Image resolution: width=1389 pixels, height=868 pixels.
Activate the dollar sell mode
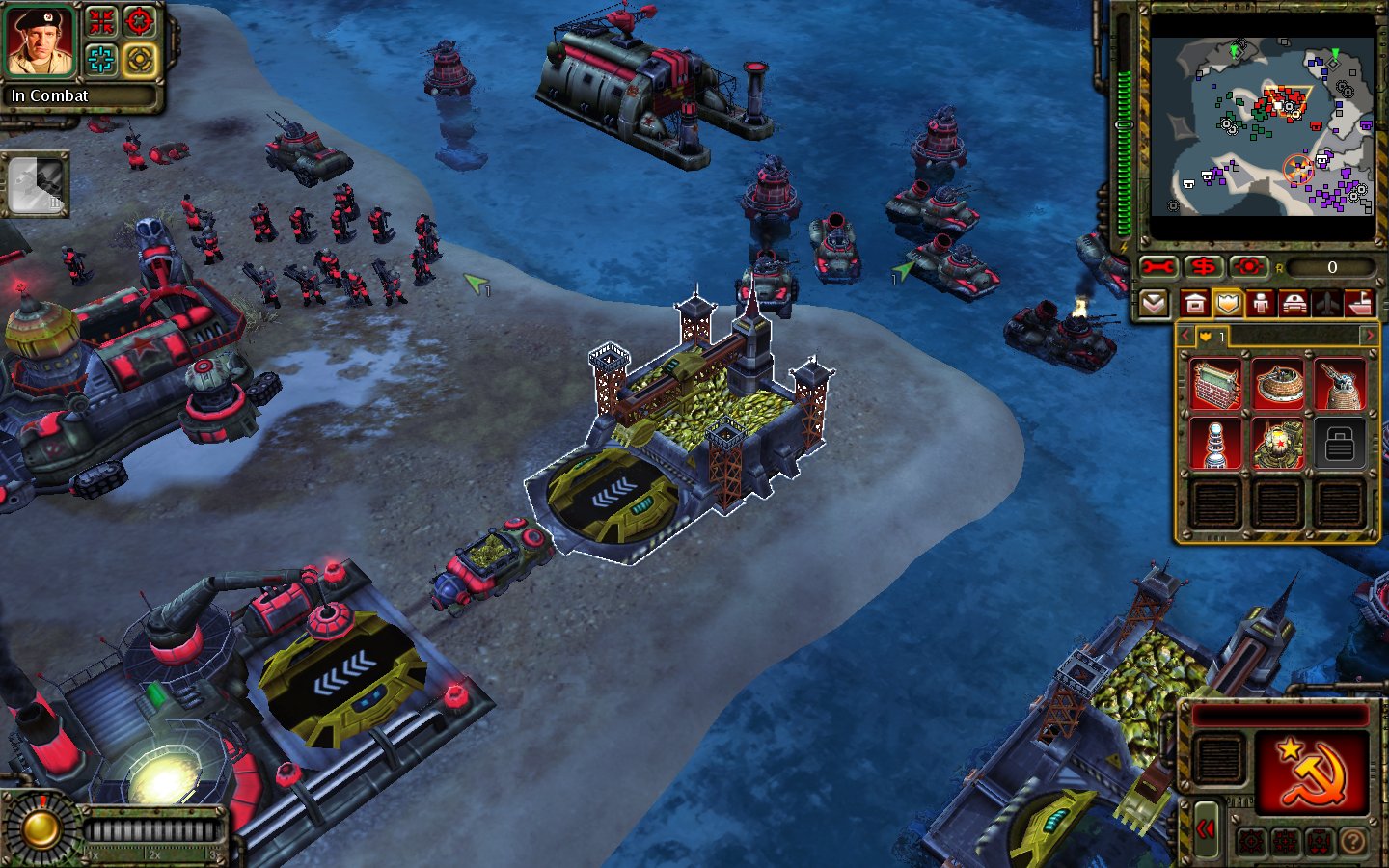coord(1203,267)
